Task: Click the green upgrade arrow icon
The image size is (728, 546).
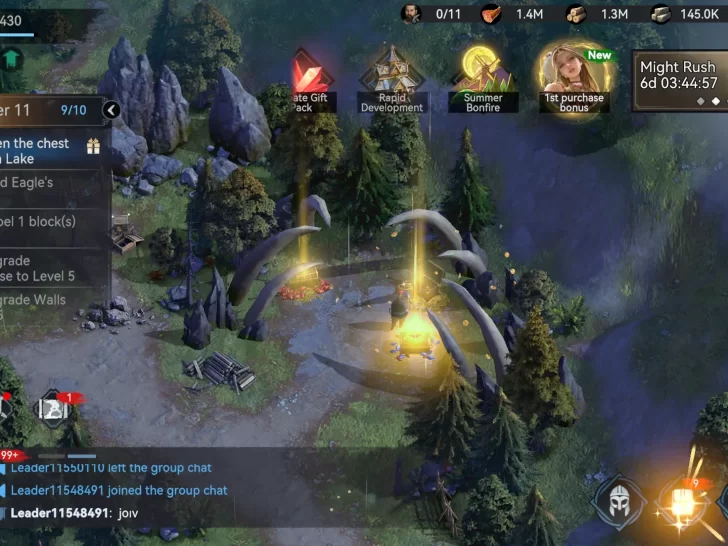Action: (x=12, y=57)
